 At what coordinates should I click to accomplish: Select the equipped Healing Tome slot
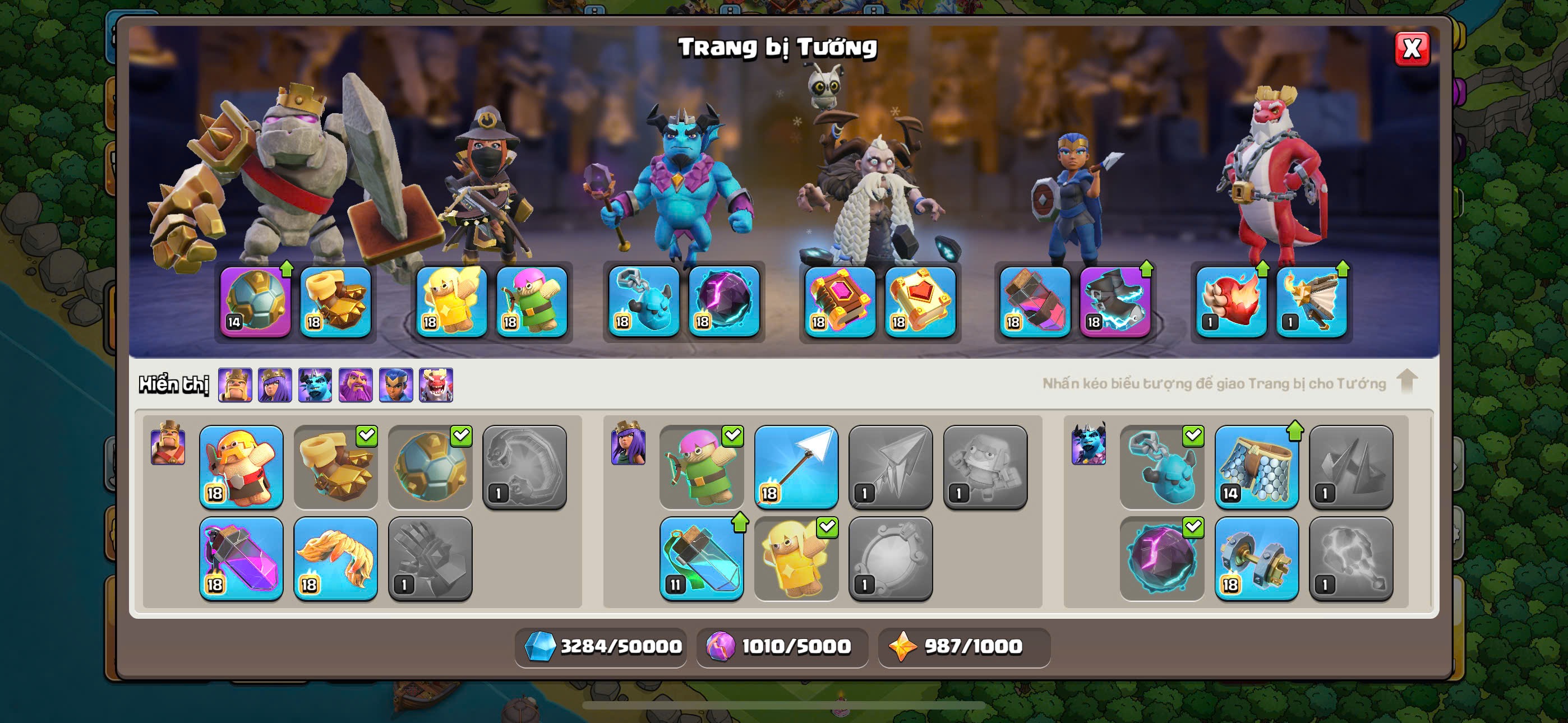point(920,302)
